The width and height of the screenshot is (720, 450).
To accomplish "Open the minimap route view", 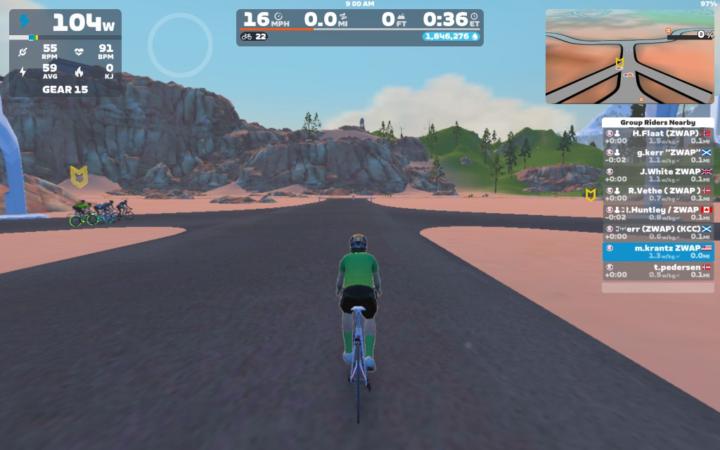I will click(629, 57).
